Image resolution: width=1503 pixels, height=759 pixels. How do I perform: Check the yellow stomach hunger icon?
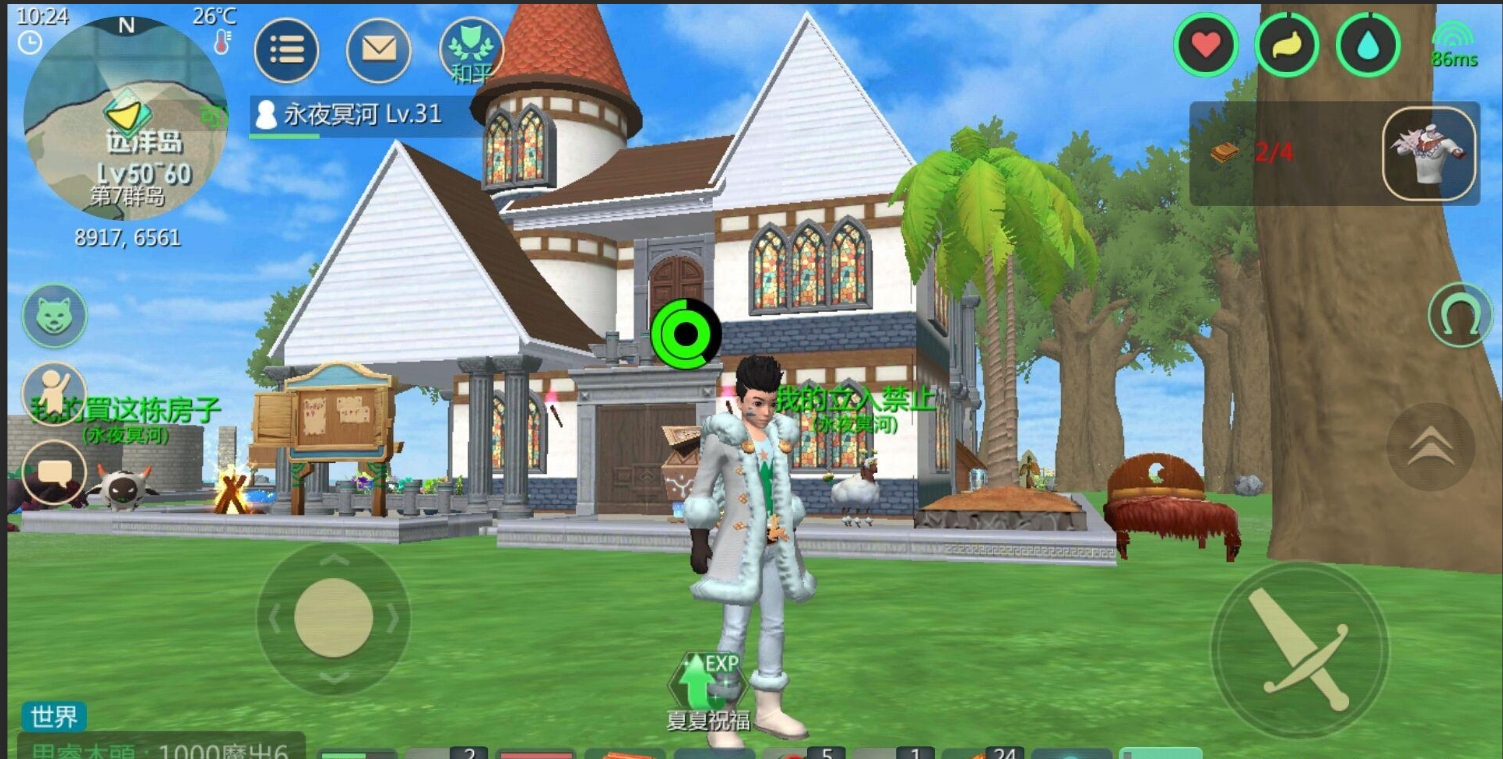click(x=1286, y=45)
